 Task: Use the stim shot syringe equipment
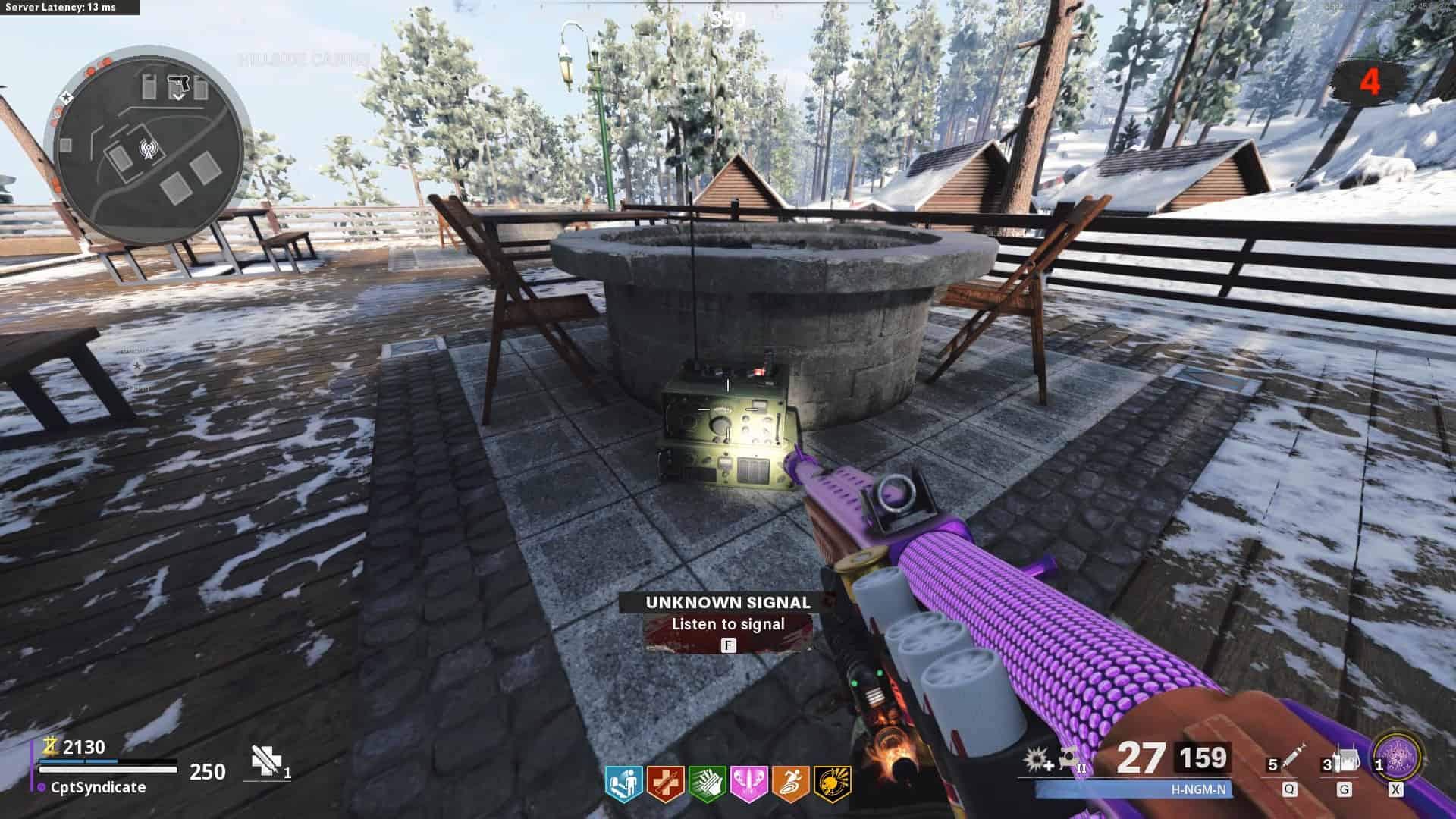pos(1291,761)
